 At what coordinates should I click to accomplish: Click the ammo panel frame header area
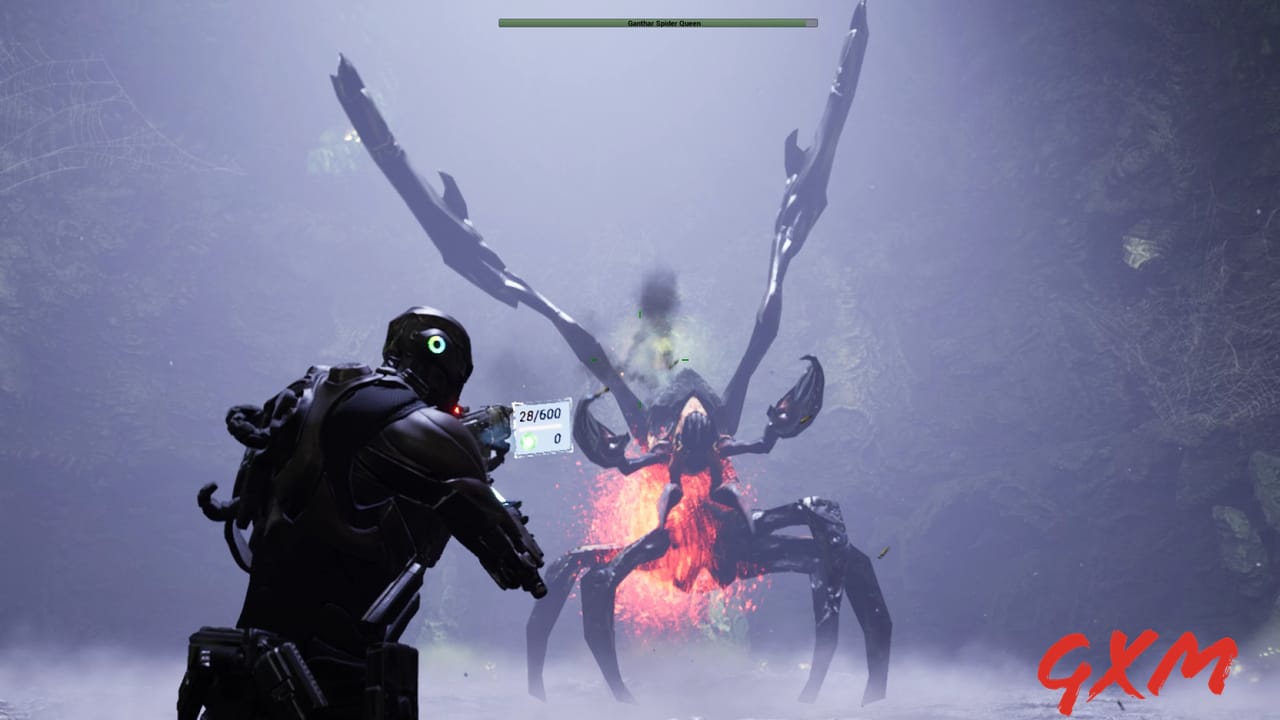click(540, 402)
